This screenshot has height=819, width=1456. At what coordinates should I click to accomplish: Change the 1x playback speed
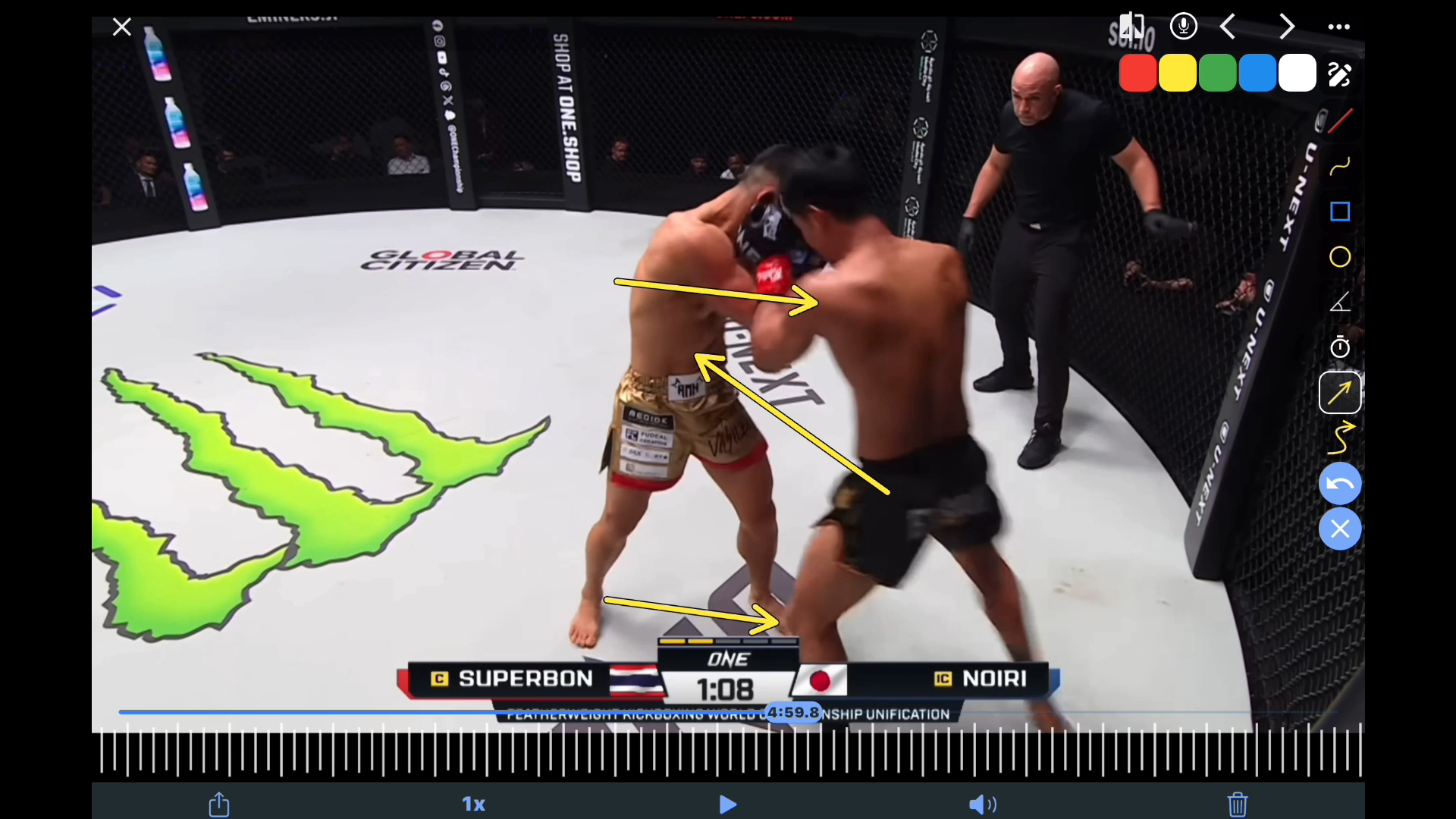(473, 805)
